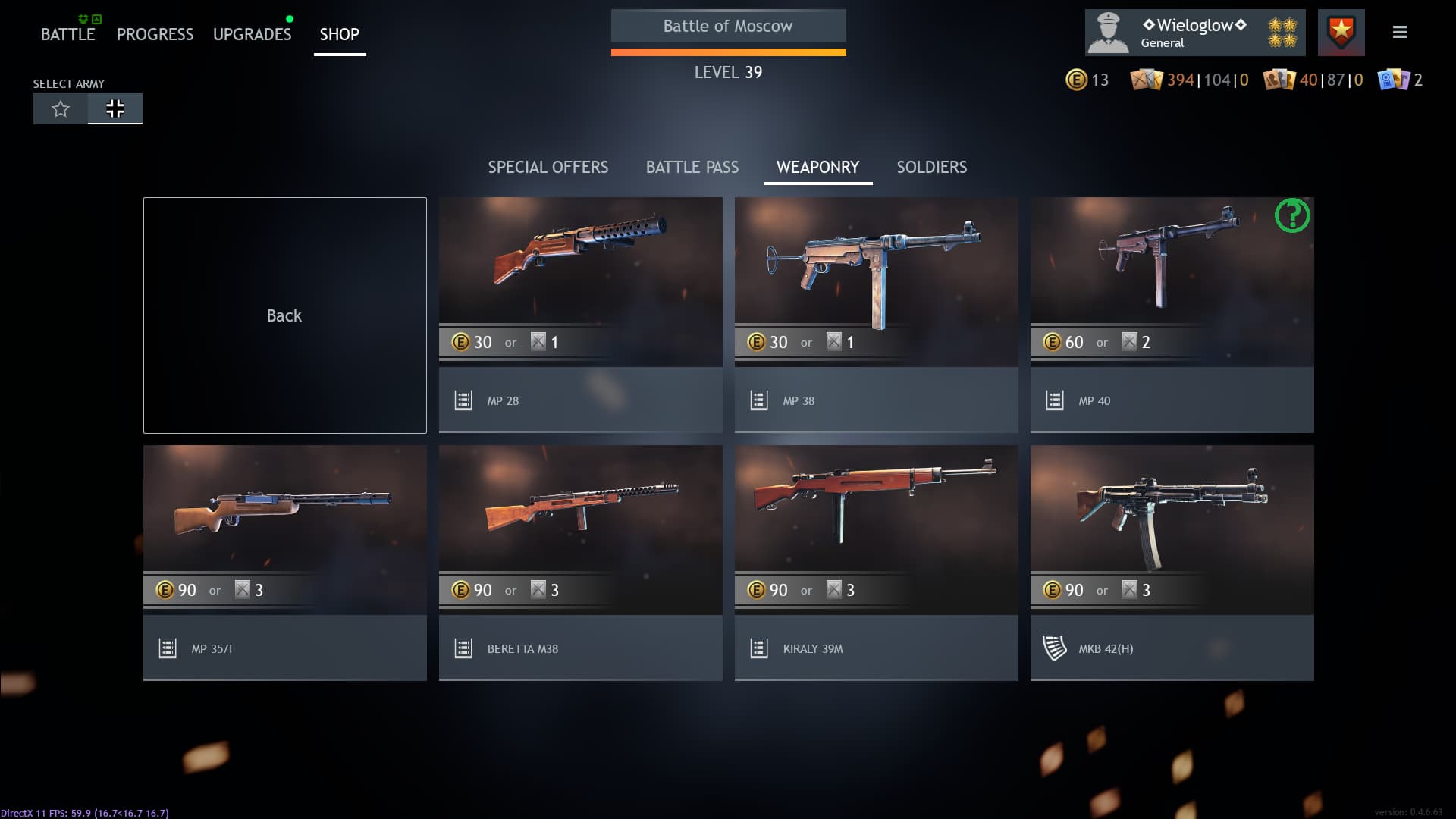Click the green question mark help icon
The image size is (1456, 819).
(x=1292, y=216)
